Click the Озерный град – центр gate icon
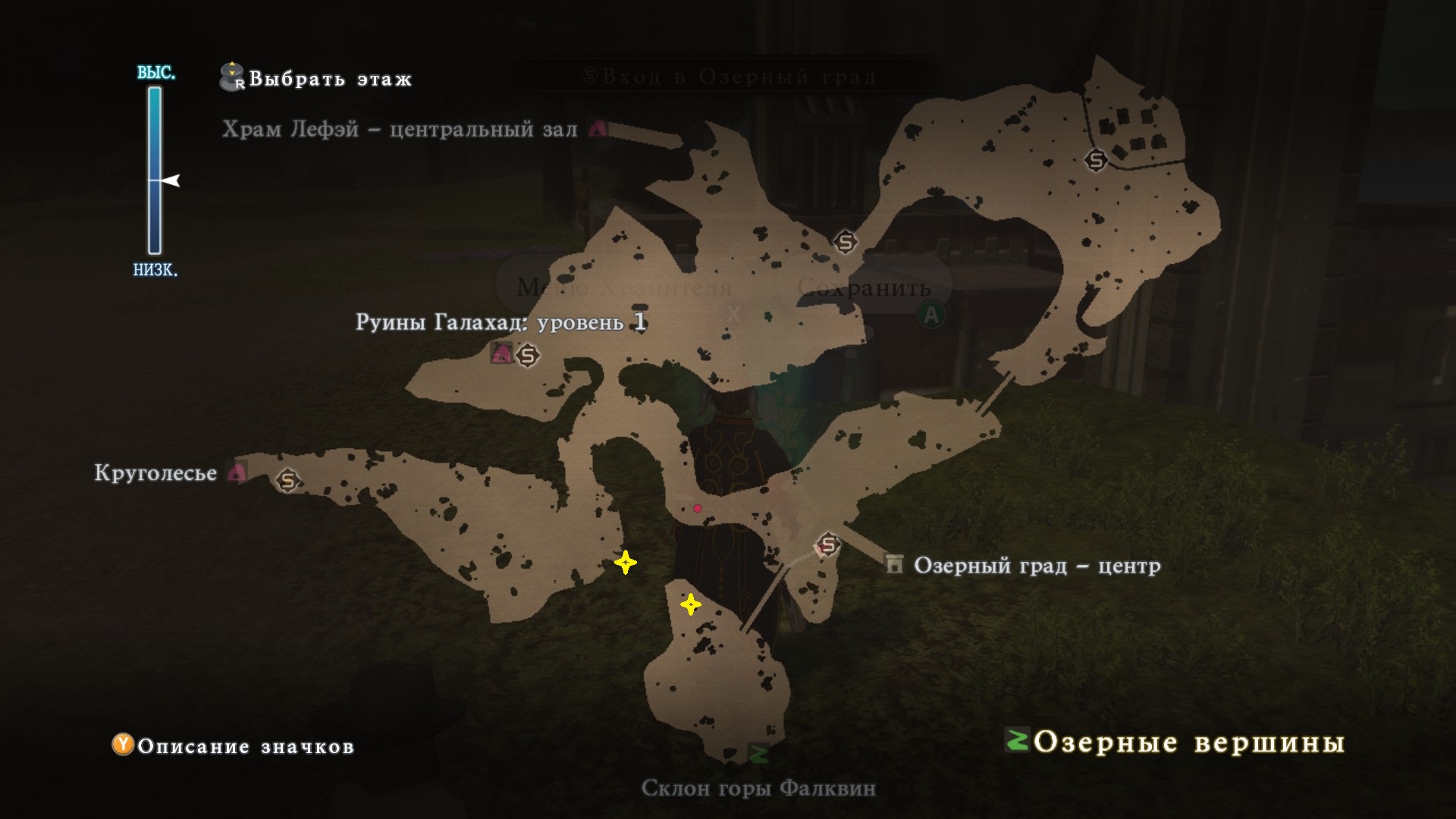 click(895, 564)
